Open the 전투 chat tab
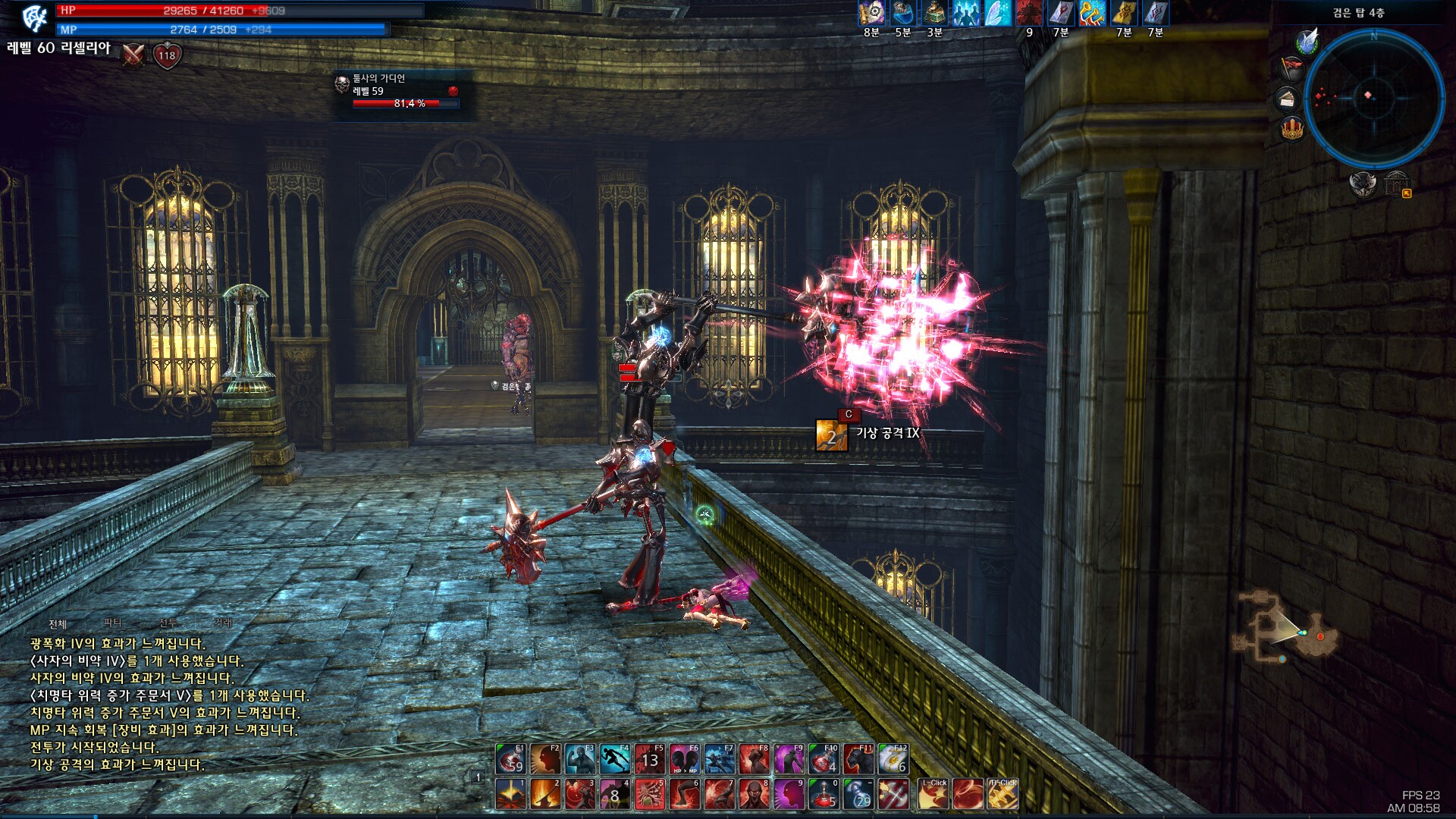1456x819 pixels. pos(168,623)
